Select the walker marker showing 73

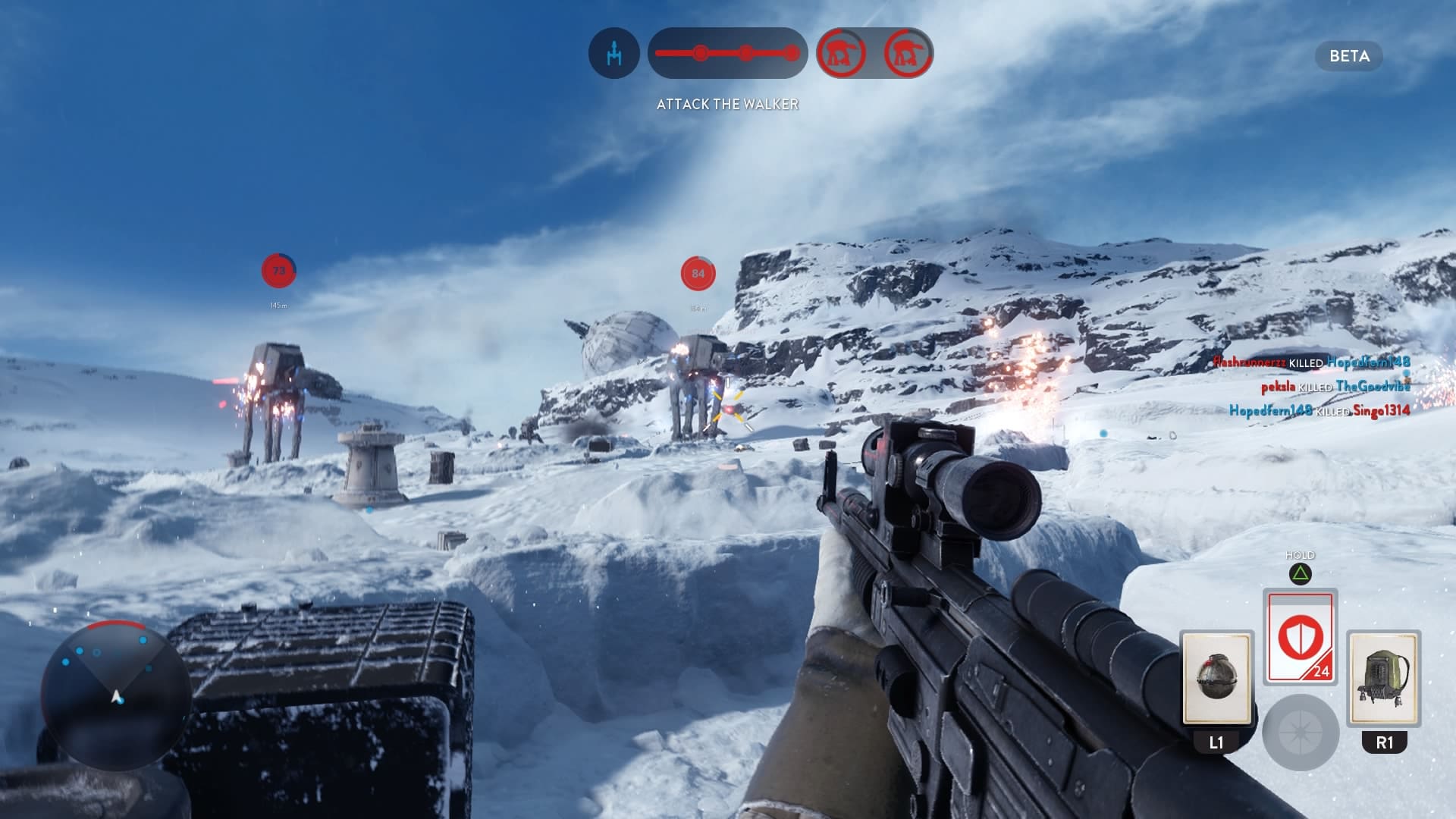(278, 271)
